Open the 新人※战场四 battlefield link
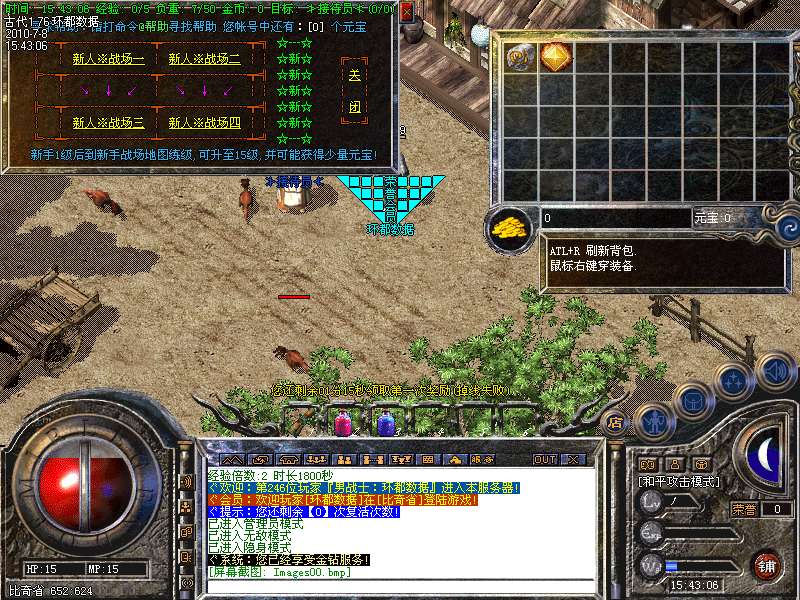The width and height of the screenshot is (800, 600). [204, 123]
